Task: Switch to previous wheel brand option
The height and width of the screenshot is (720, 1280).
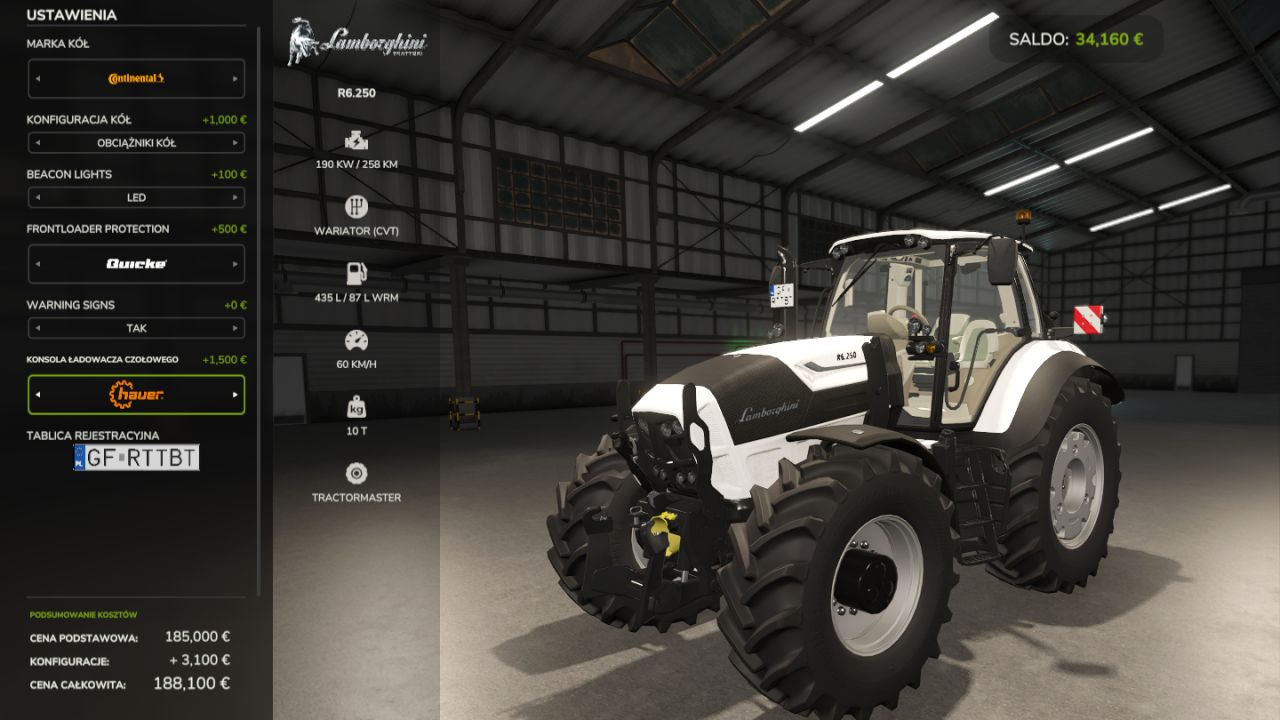Action: click(x=37, y=78)
